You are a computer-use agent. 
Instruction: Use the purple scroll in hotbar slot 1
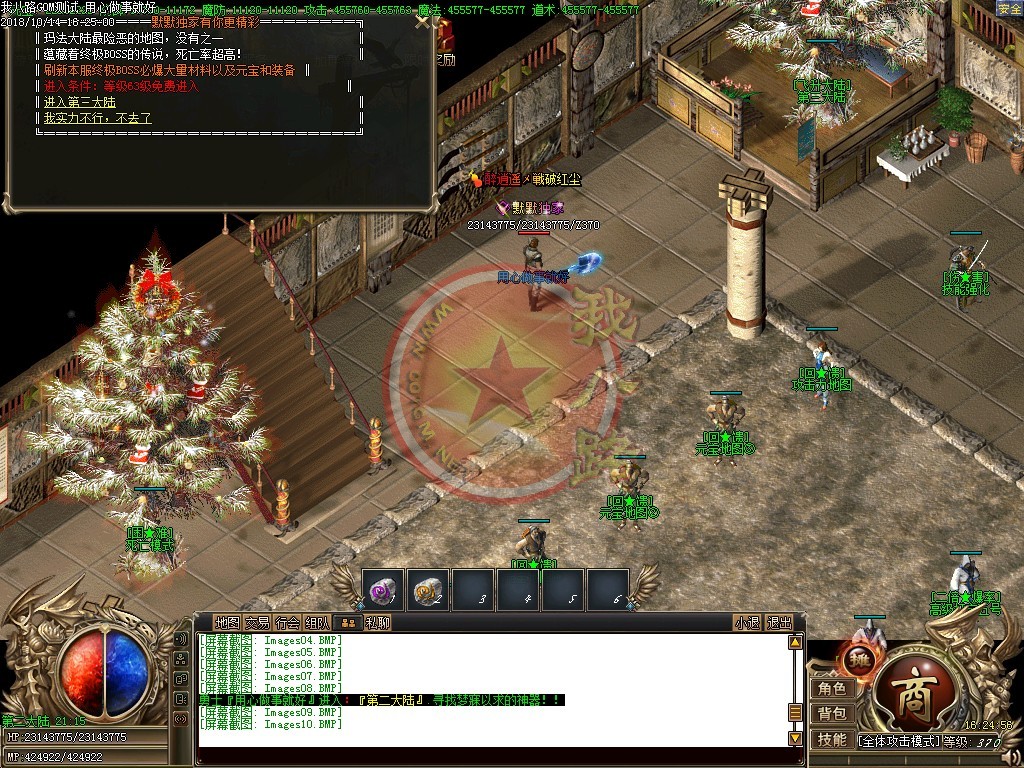382,590
